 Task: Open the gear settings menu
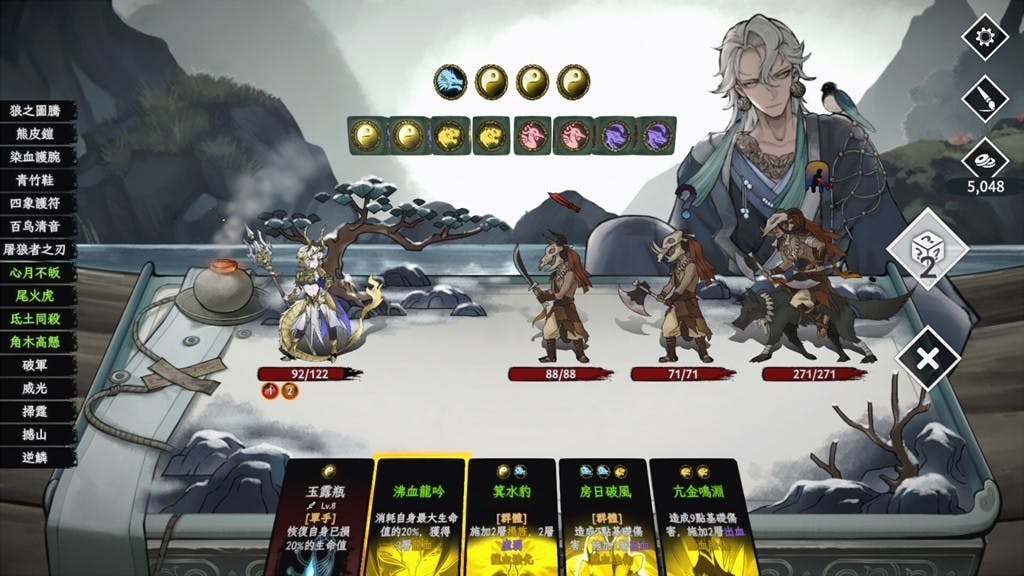tap(984, 37)
